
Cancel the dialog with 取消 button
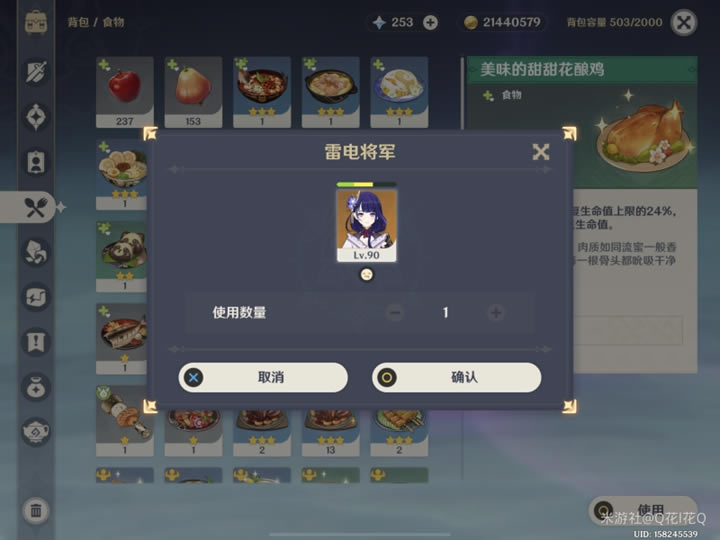click(x=263, y=377)
